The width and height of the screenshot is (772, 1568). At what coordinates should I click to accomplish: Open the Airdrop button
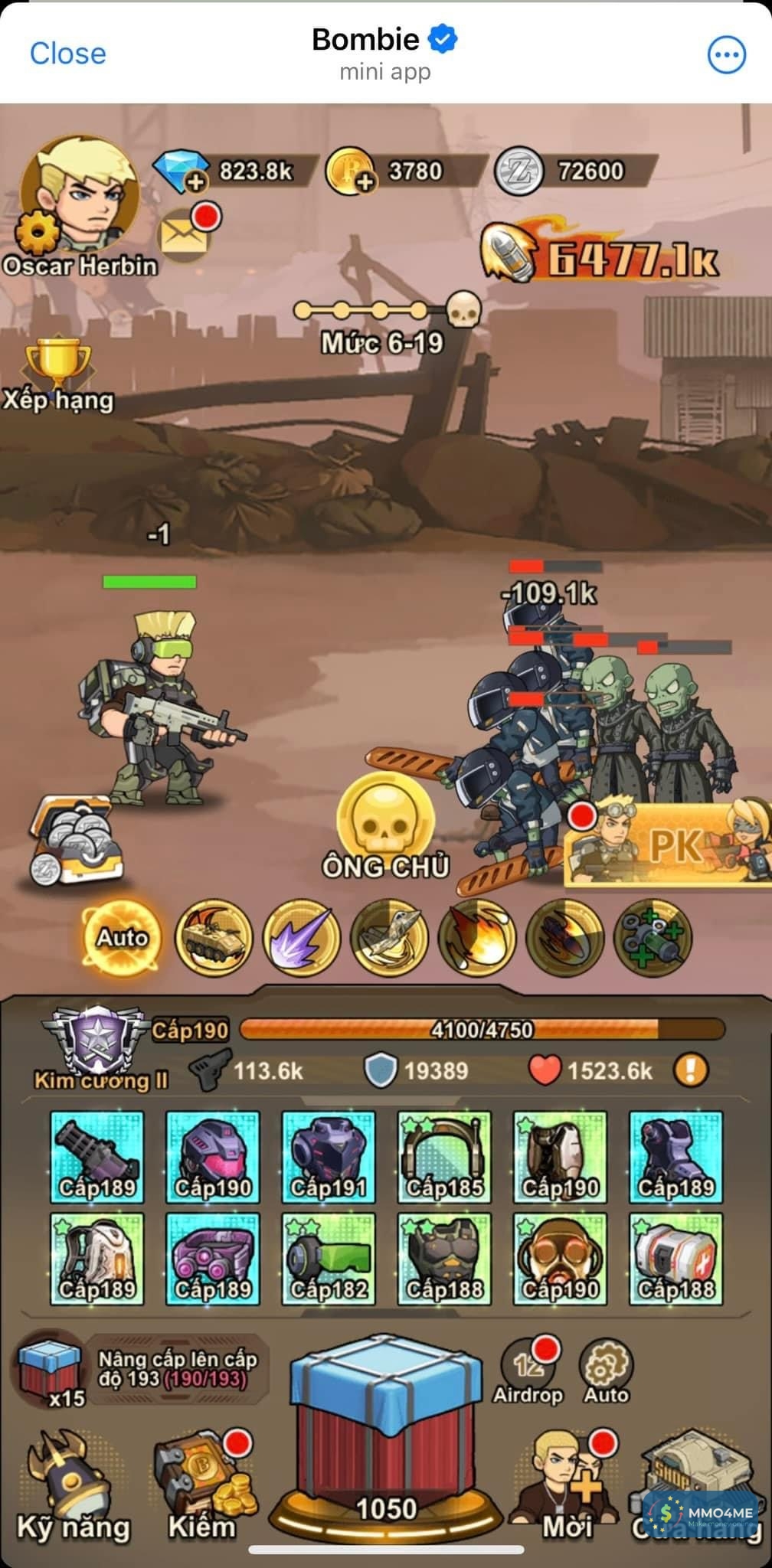(x=528, y=1370)
